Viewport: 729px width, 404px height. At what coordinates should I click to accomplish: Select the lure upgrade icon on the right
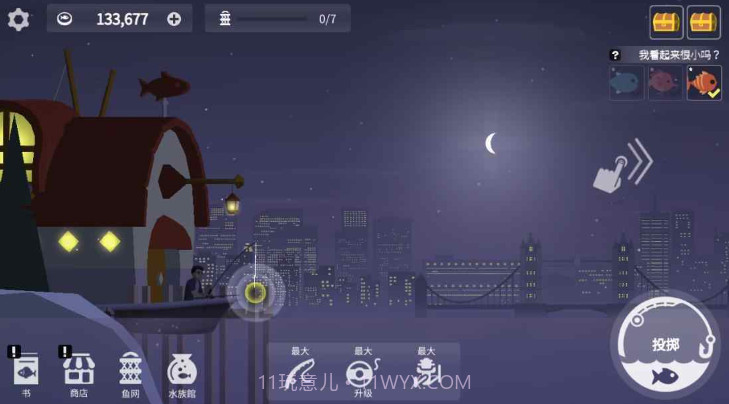coord(426,373)
